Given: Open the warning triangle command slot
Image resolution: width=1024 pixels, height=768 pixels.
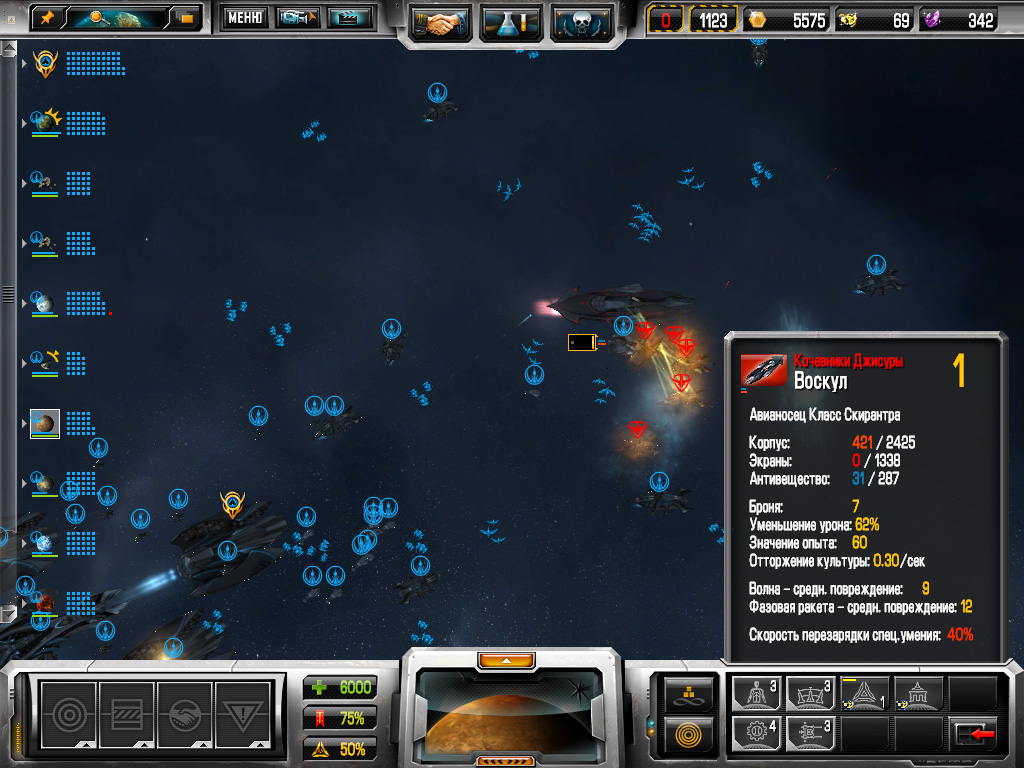Looking at the screenshot, I should point(243,713).
